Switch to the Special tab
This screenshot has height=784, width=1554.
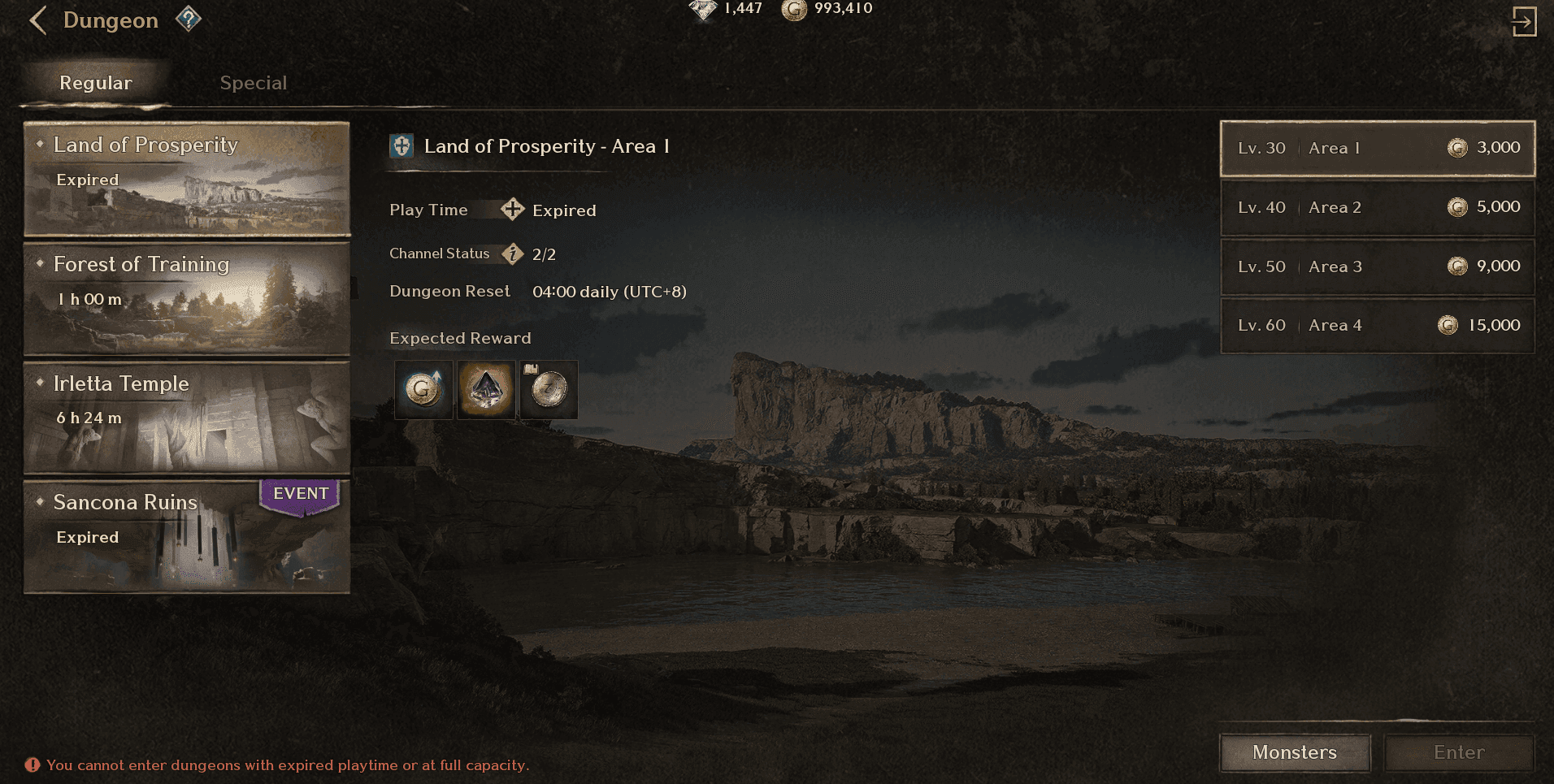coord(253,82)
